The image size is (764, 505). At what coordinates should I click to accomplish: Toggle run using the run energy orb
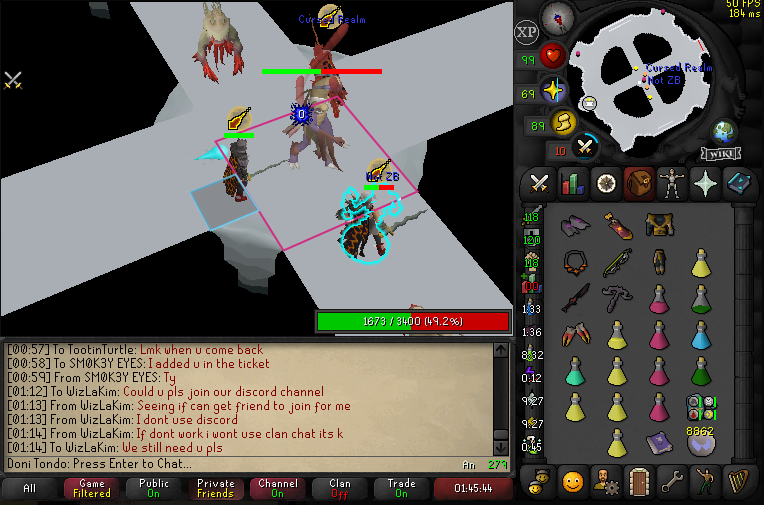[563, 124]
